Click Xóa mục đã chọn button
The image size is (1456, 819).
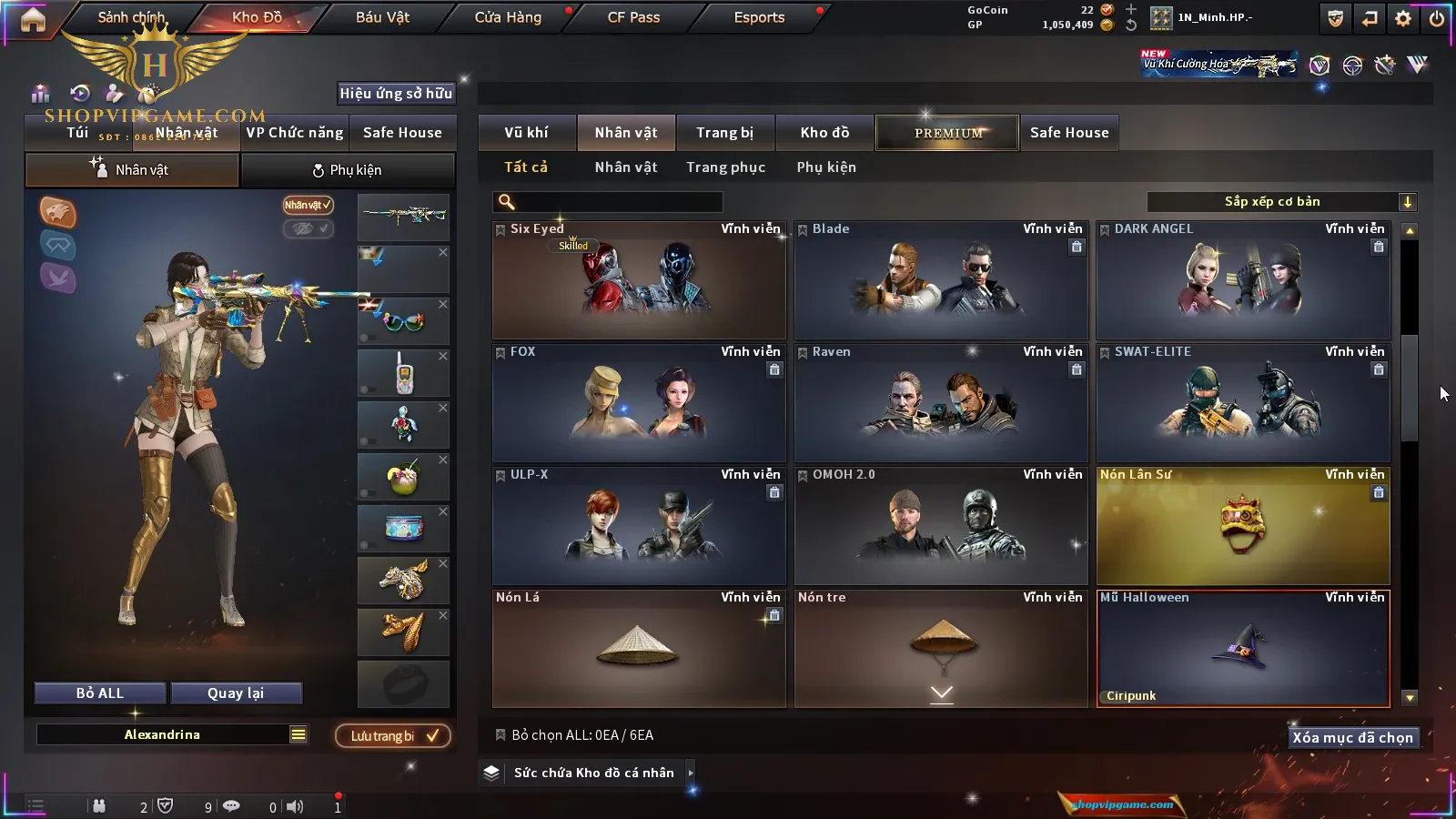point(1352,738)
